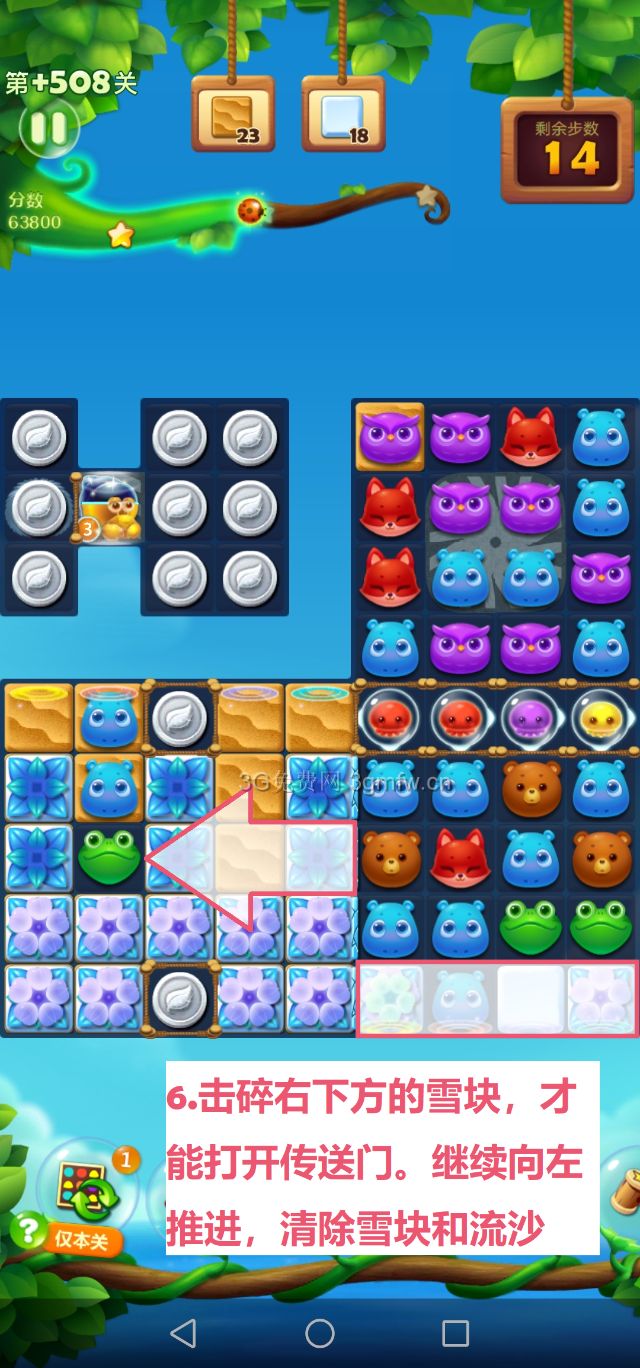Pause the game with the pause button

(x=45, y=127)
